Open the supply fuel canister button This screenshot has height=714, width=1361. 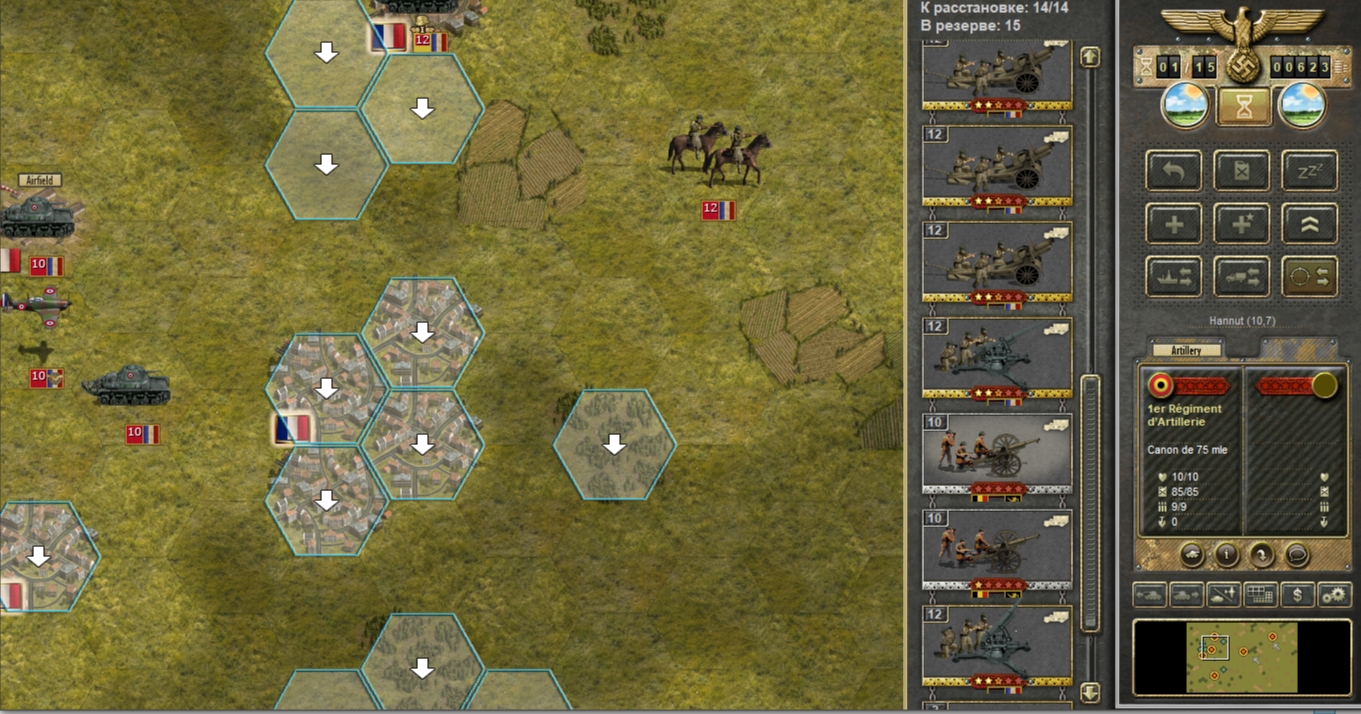click(1241, 170)
